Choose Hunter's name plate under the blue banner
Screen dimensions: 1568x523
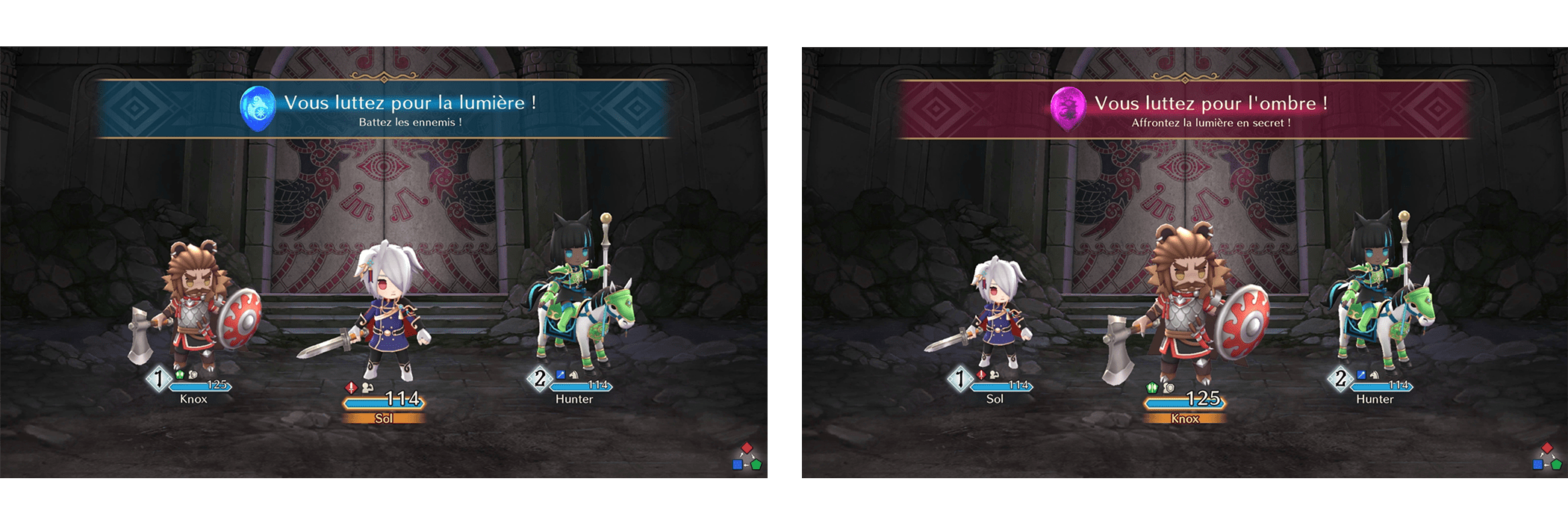pos(574,399)
